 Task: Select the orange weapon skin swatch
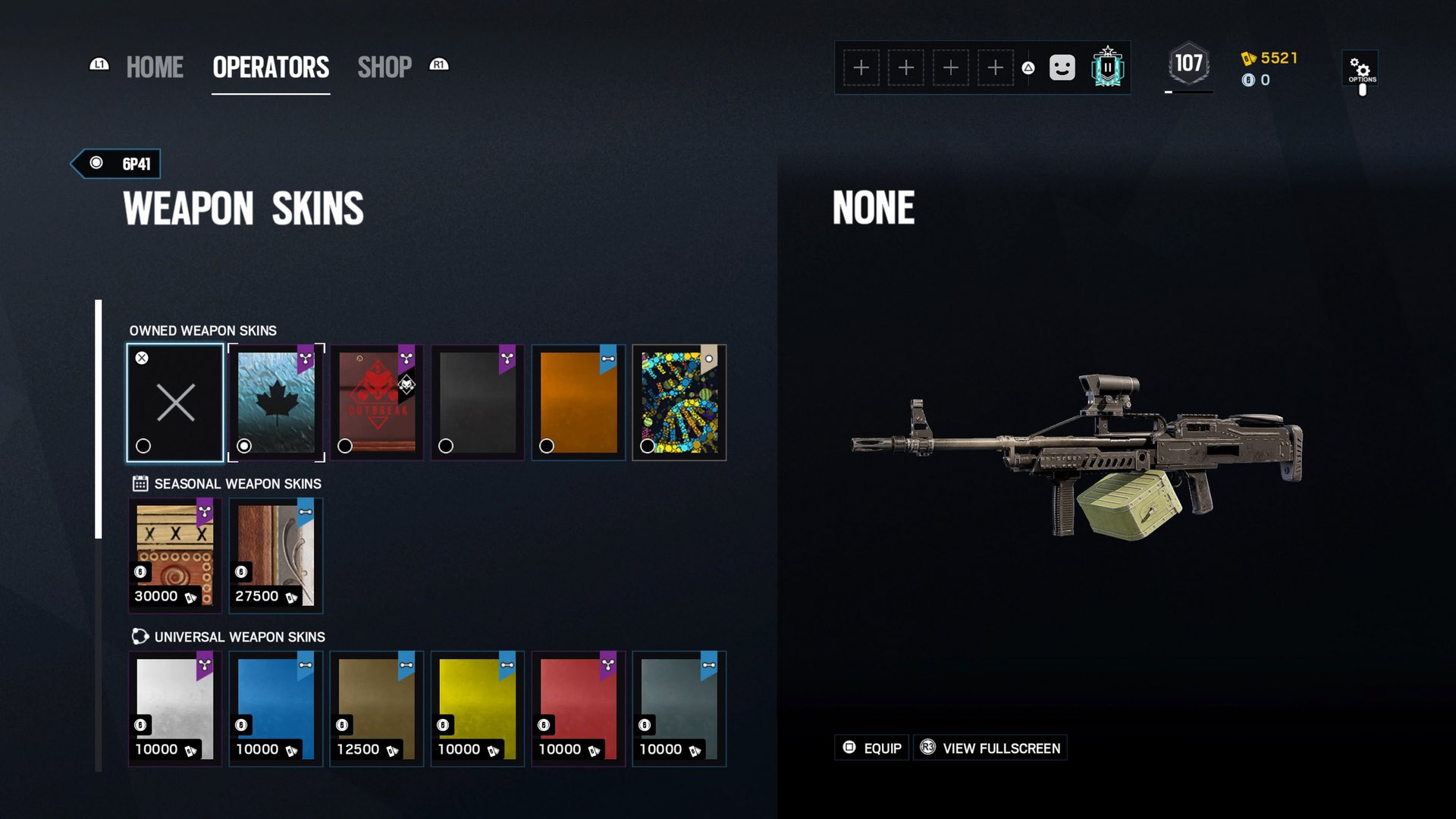[x=578, y=402]
